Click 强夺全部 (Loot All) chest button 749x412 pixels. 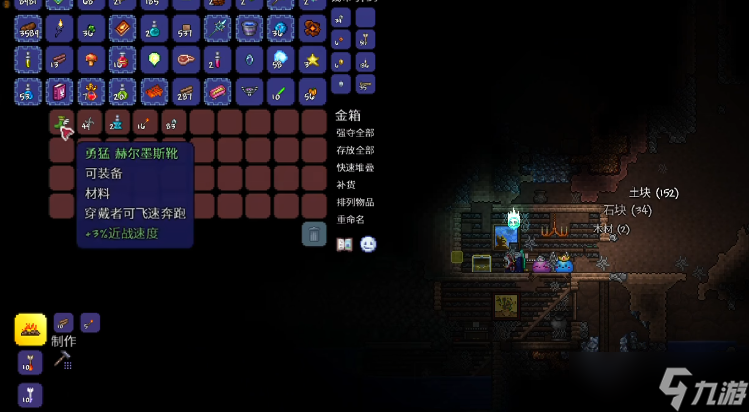355,133
